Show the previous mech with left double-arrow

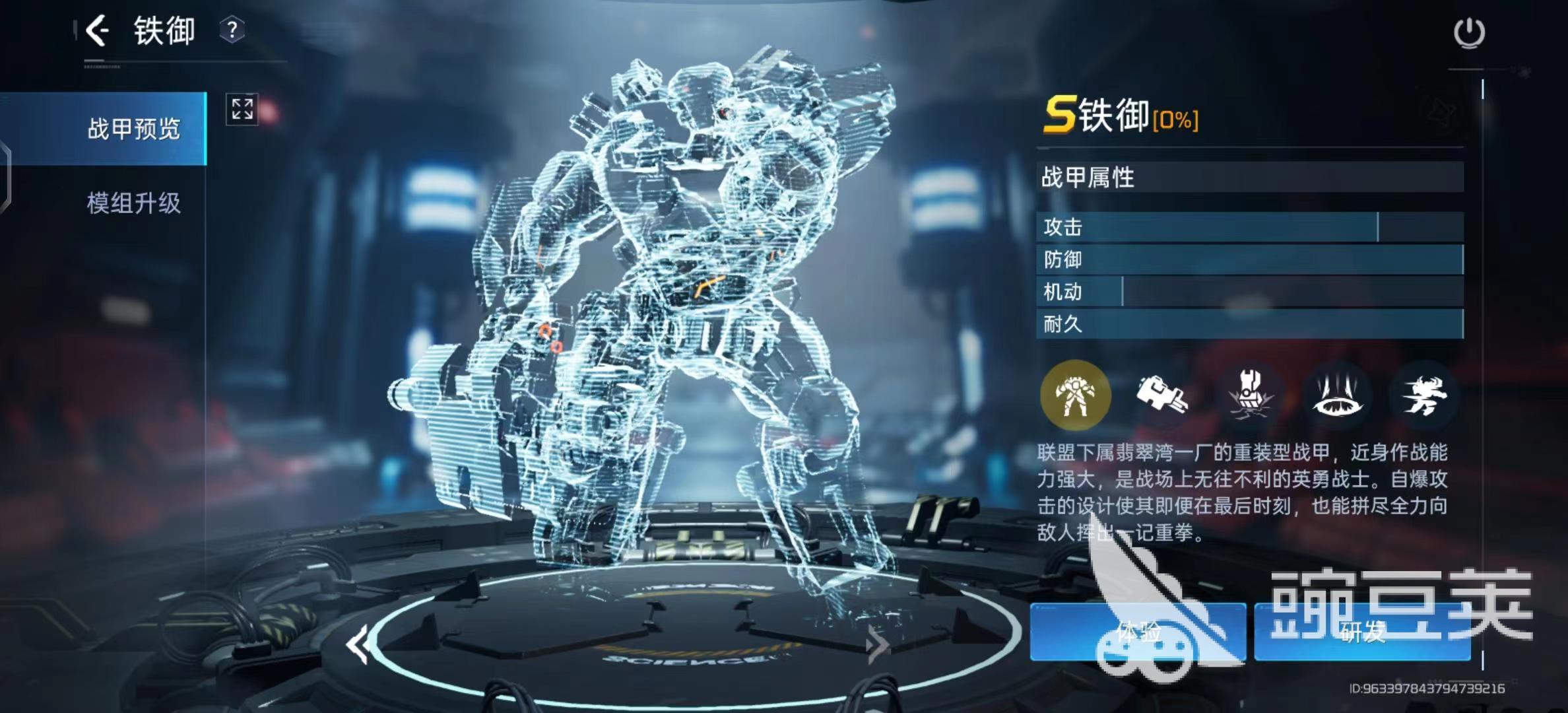click(x=358, y=645)
